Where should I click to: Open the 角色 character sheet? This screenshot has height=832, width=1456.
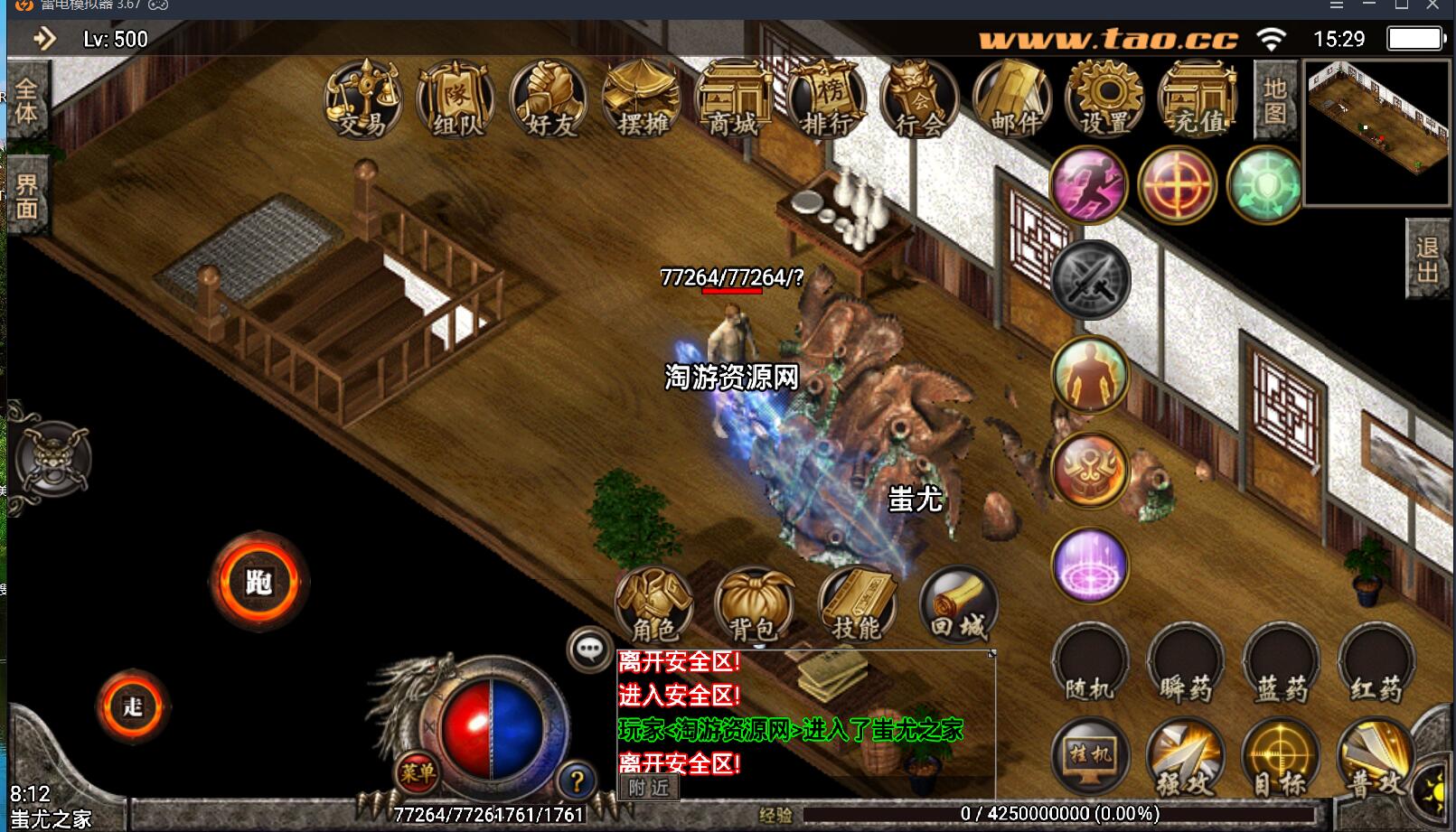(x=653, y=605)
